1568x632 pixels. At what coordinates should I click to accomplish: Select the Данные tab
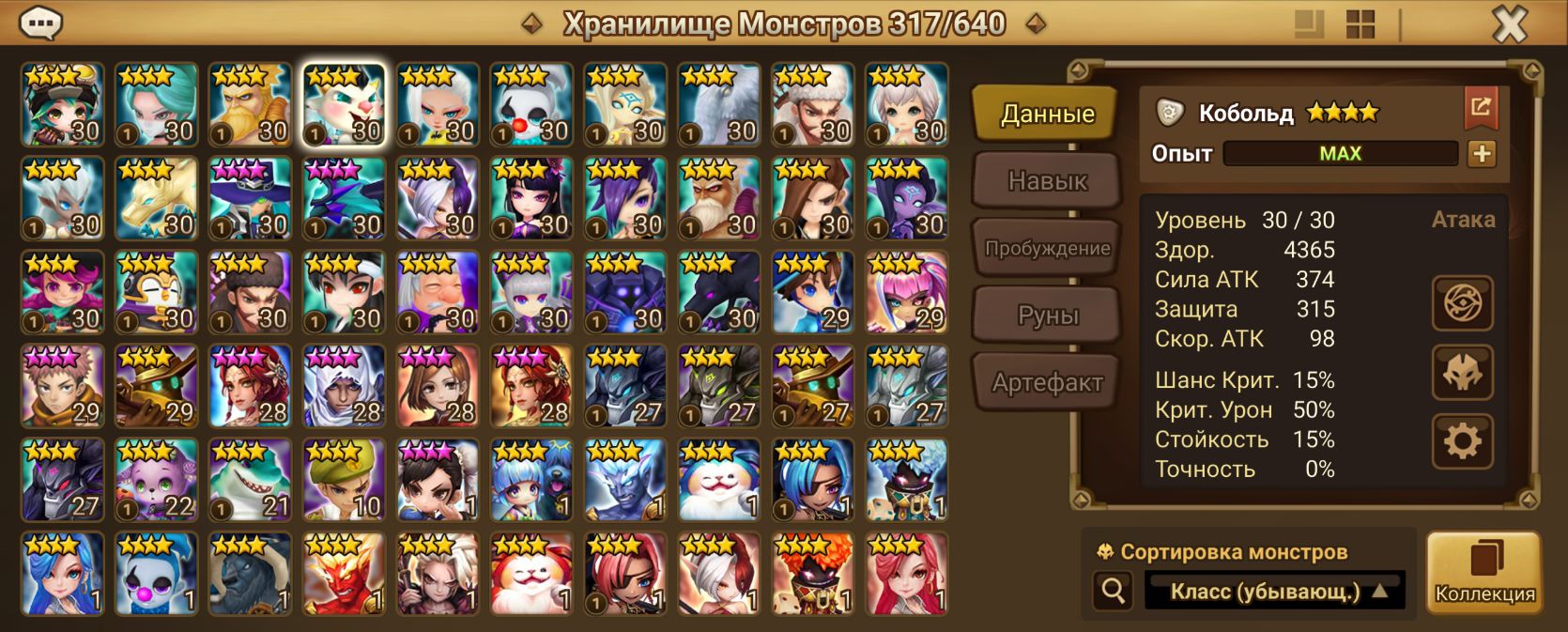coord(1047,114)
